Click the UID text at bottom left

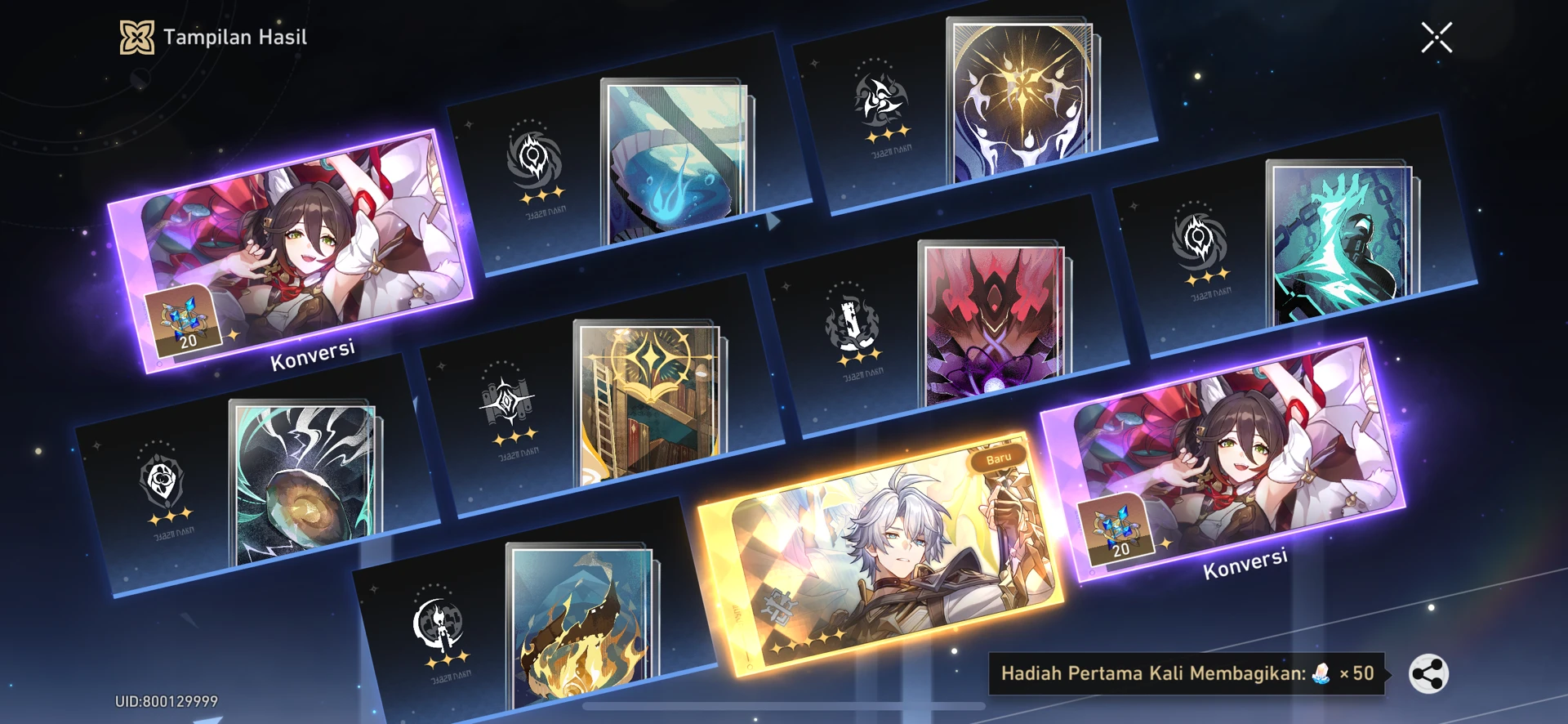(167, 699)
